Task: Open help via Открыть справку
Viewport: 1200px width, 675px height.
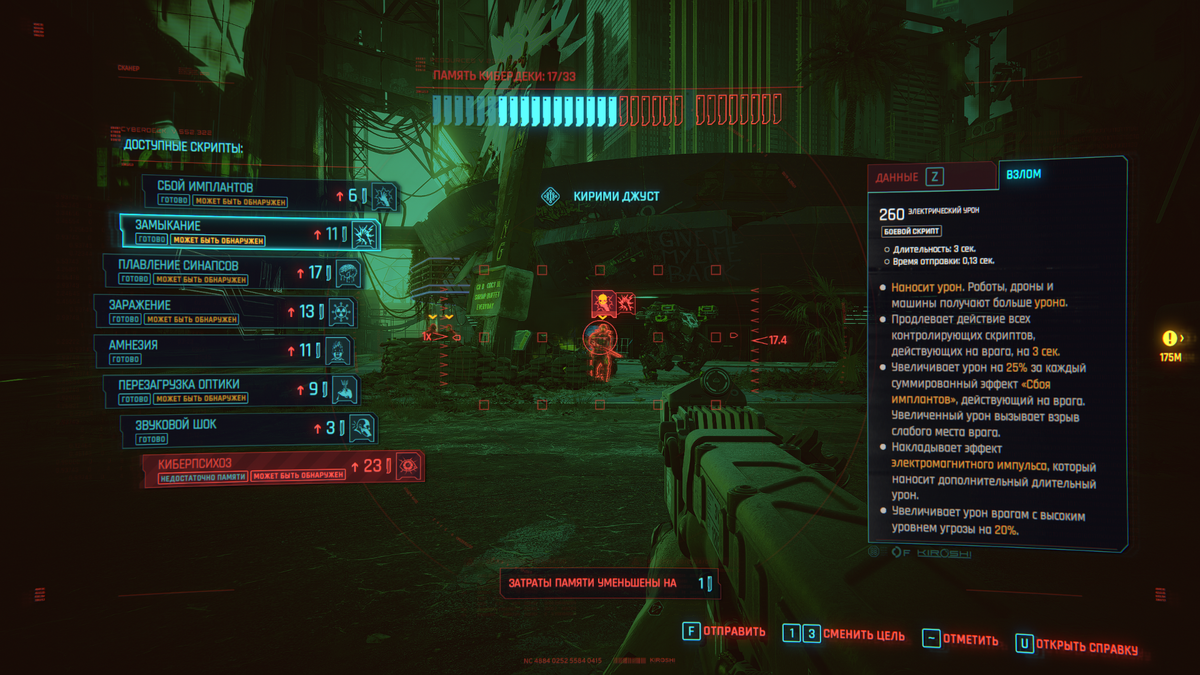Action: pos(1076,647)
